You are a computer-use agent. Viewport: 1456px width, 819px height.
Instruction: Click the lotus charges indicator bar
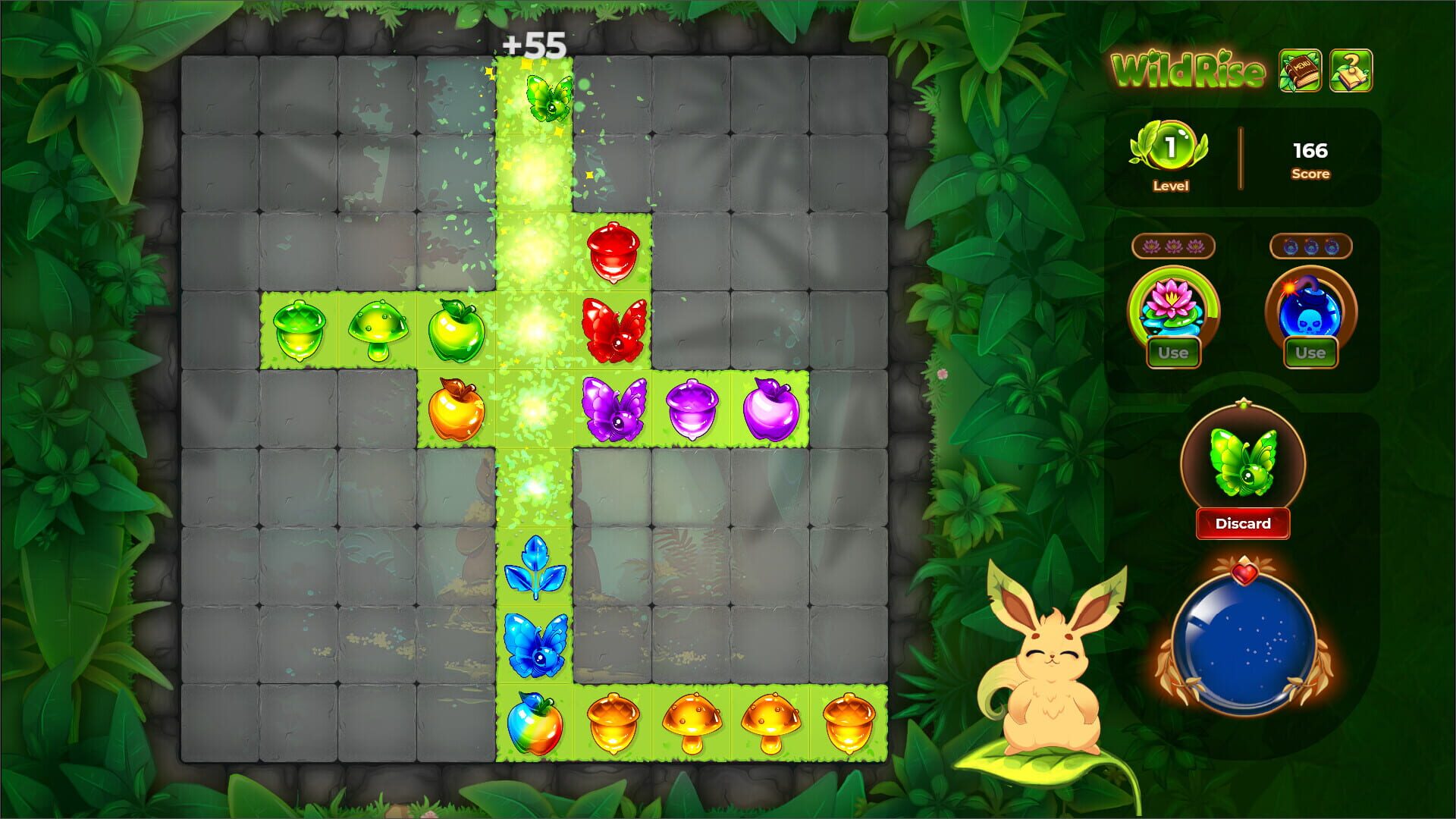[x=1172, y=246]
